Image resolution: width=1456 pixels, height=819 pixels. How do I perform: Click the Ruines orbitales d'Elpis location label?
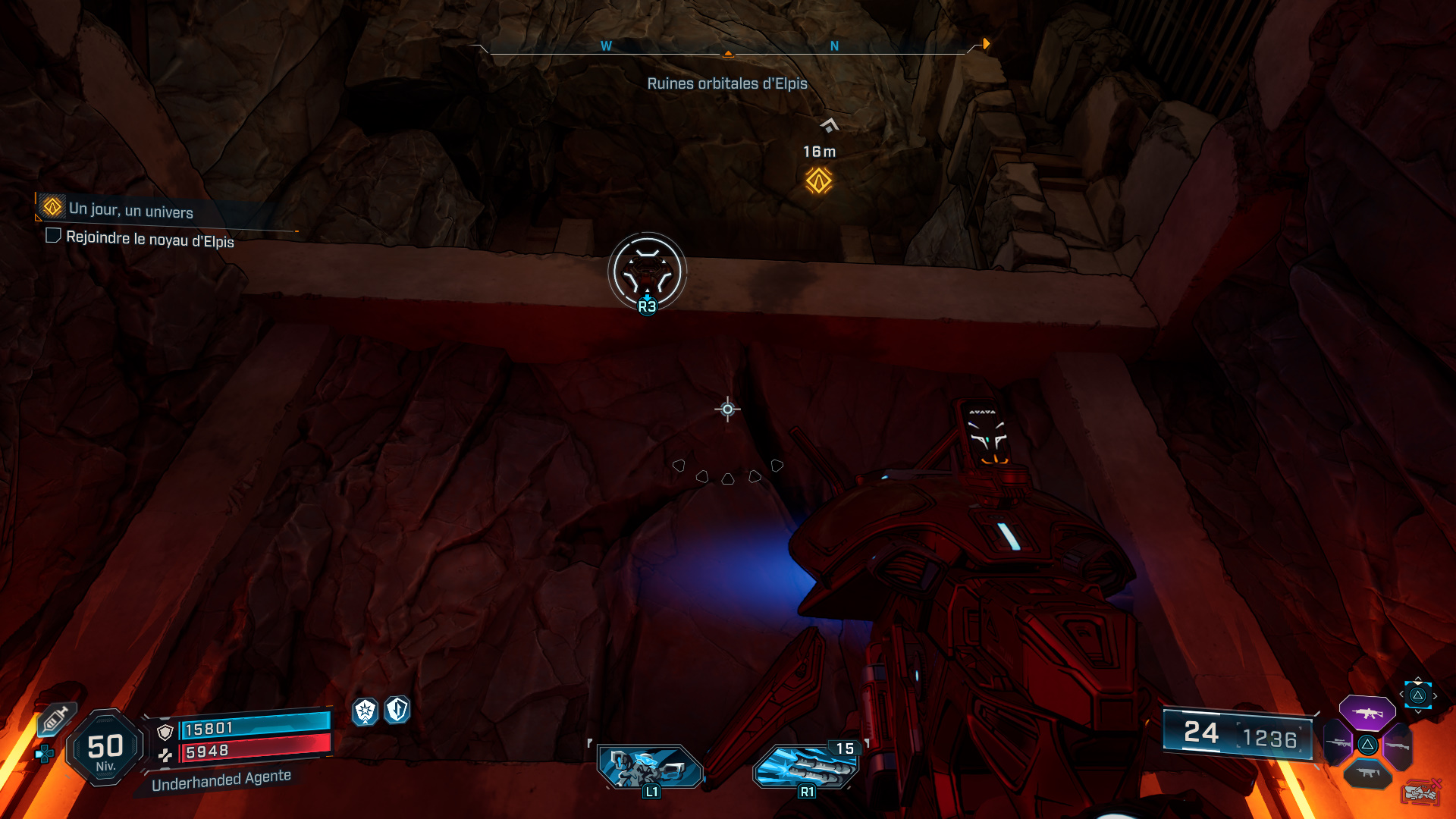[x=727, y=83]
